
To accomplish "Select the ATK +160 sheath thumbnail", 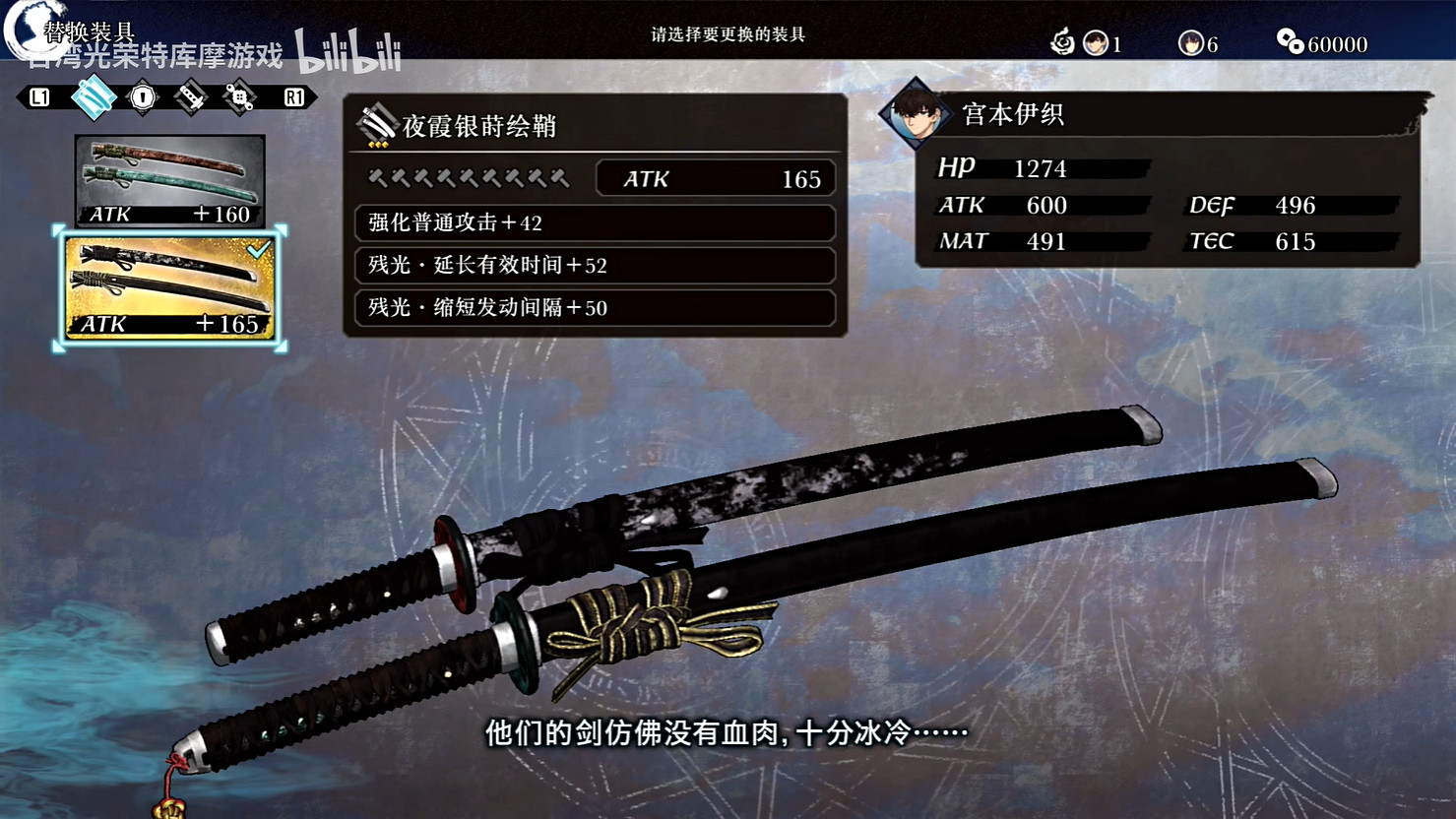I will pyautogui.click(x=169, y=181).
